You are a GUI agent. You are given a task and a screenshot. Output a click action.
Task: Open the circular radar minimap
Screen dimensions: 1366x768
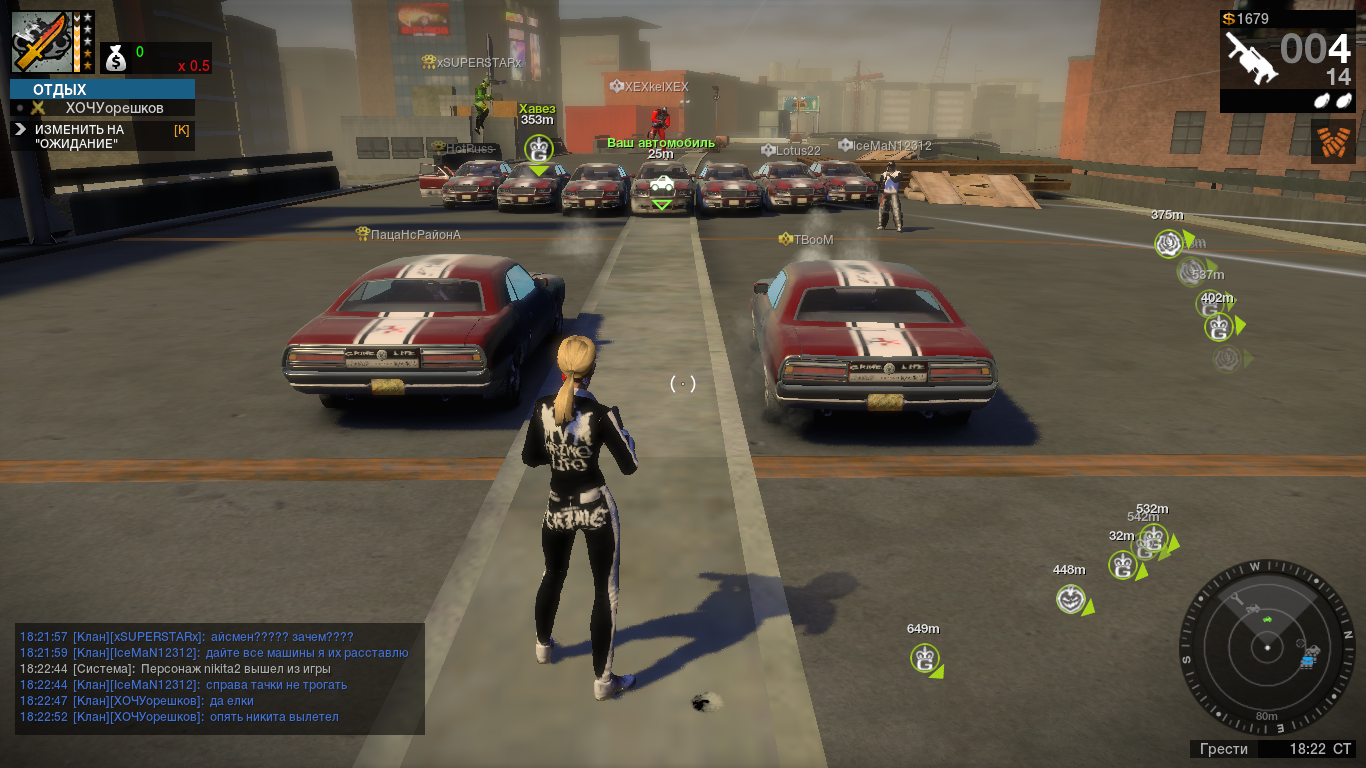pos(1267,647)
